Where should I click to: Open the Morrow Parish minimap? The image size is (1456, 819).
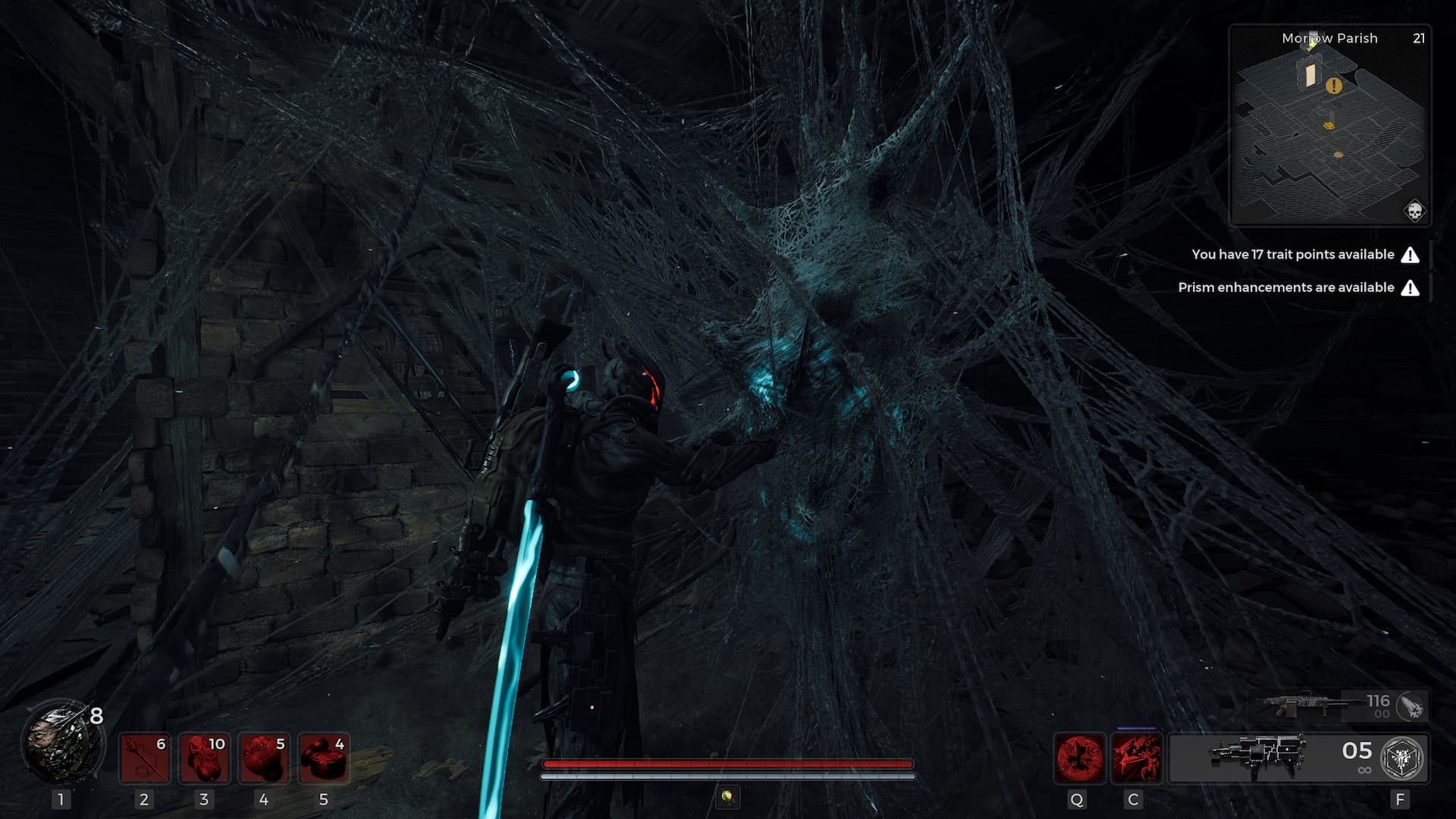(1329, 125)
